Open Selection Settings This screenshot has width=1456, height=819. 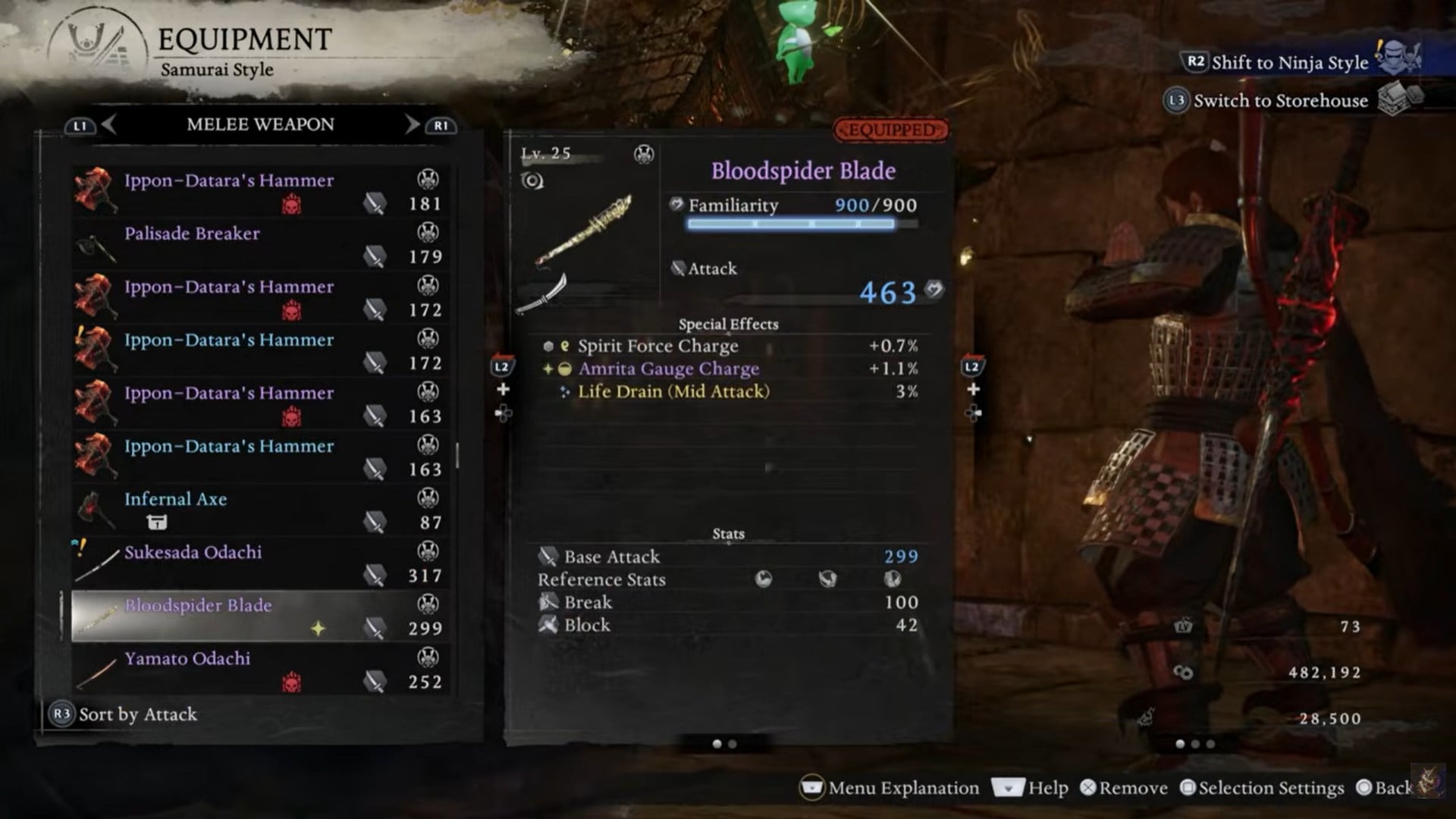pyautogui.click(x=1262, y=788)
